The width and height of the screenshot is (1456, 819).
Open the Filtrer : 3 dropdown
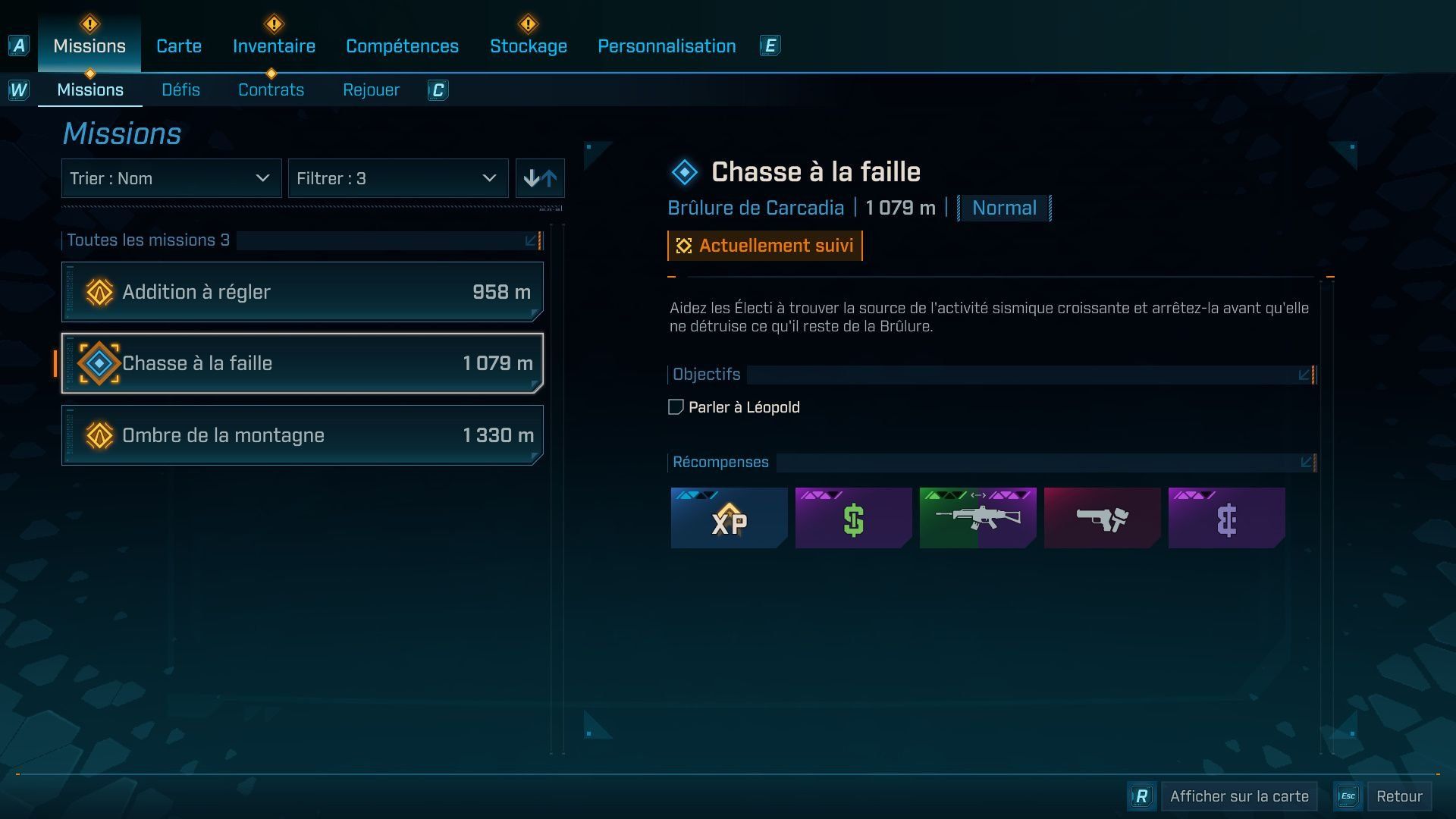(x=397, y=179)
